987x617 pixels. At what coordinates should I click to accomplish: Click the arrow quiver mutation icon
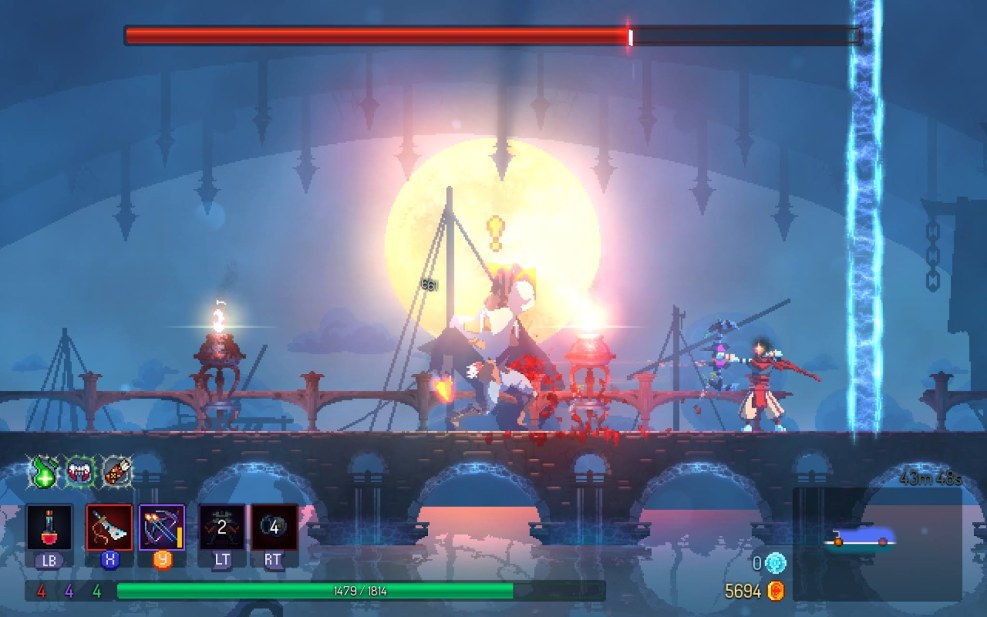click(117, 472)
